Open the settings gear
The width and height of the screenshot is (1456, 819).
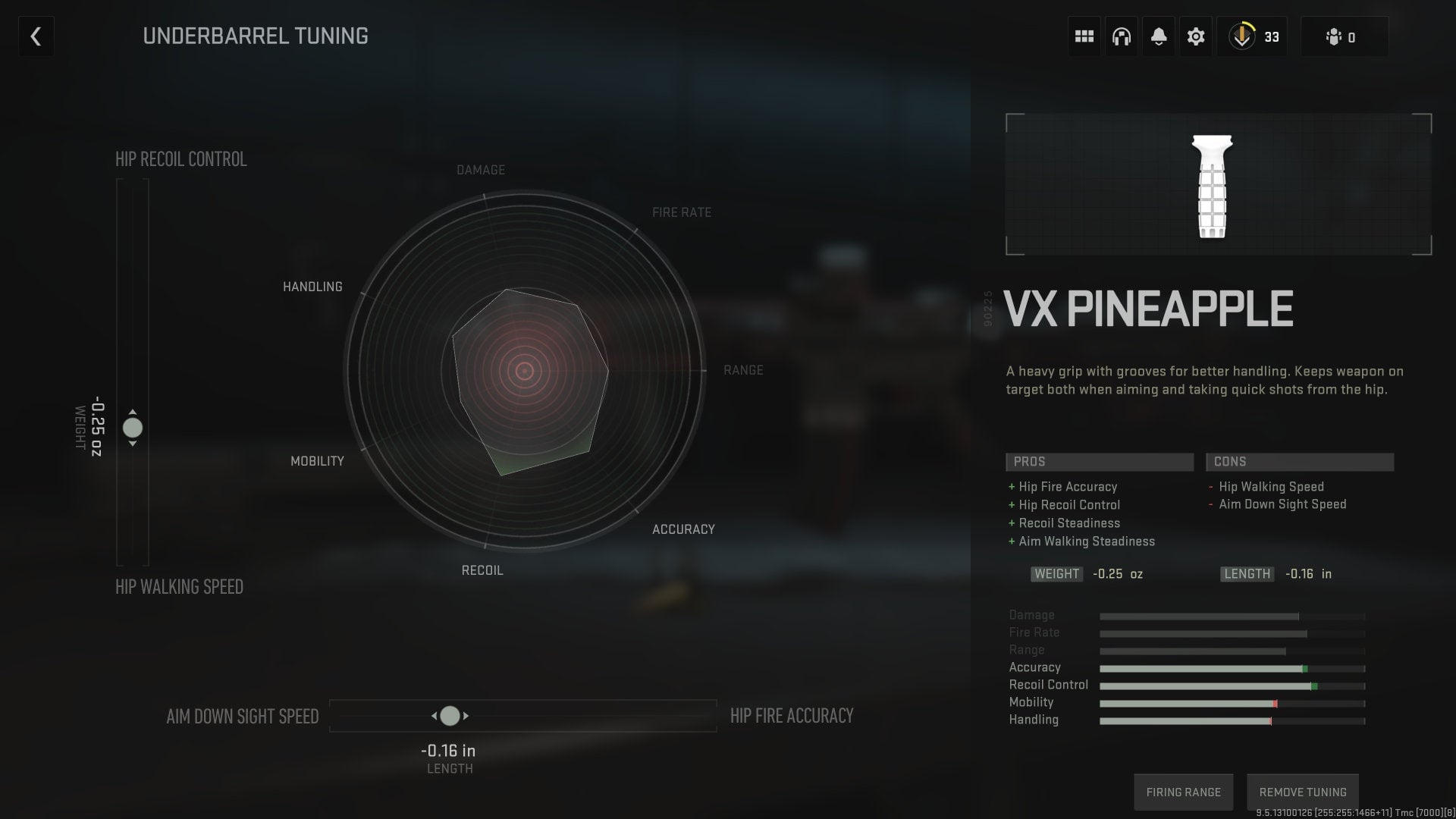tap(1195, 36)
